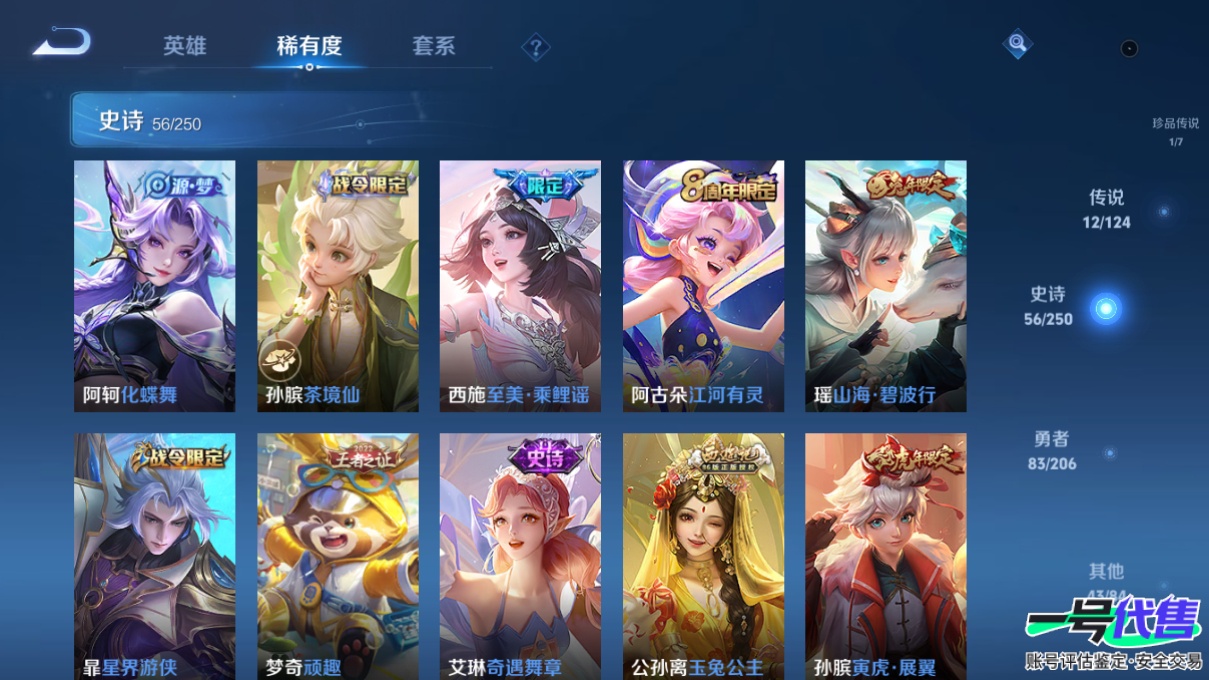Jump to the 勇者 rarity section
The image size is (1209, 680).
(x=1052, y=450)
